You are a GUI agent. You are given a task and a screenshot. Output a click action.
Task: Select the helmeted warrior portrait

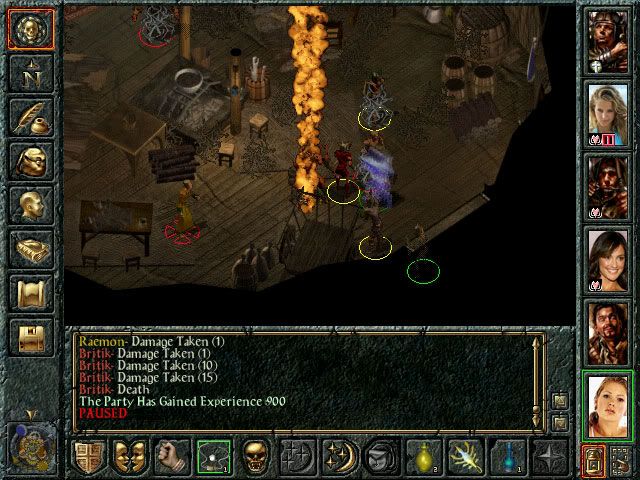[607, 40]
